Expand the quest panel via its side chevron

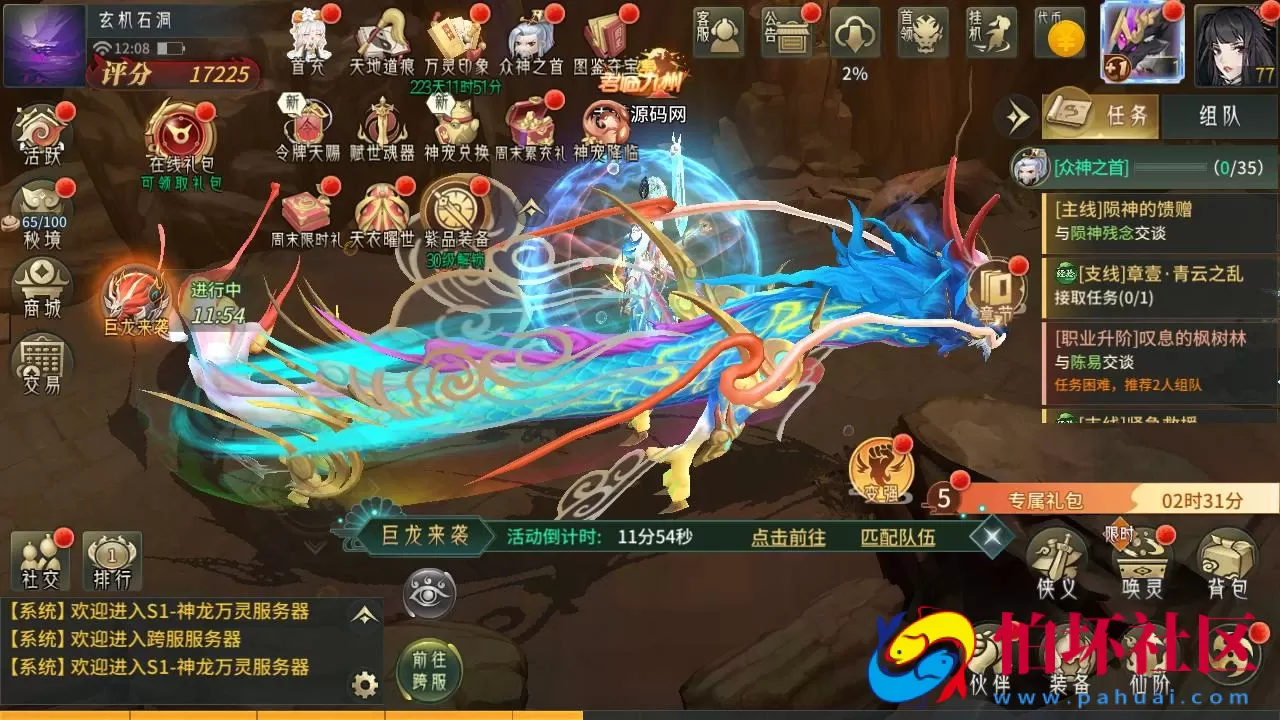pos(1017,118)
